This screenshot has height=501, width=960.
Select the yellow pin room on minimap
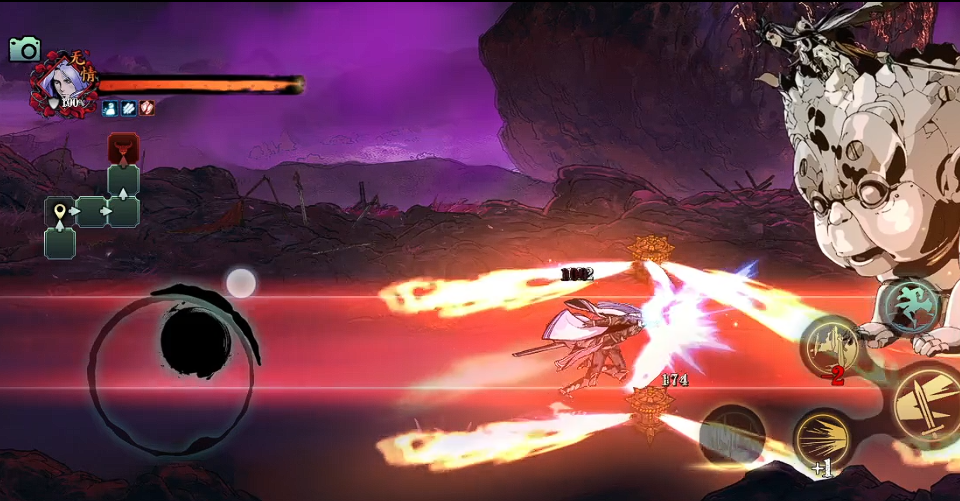(x=60, y=212)
